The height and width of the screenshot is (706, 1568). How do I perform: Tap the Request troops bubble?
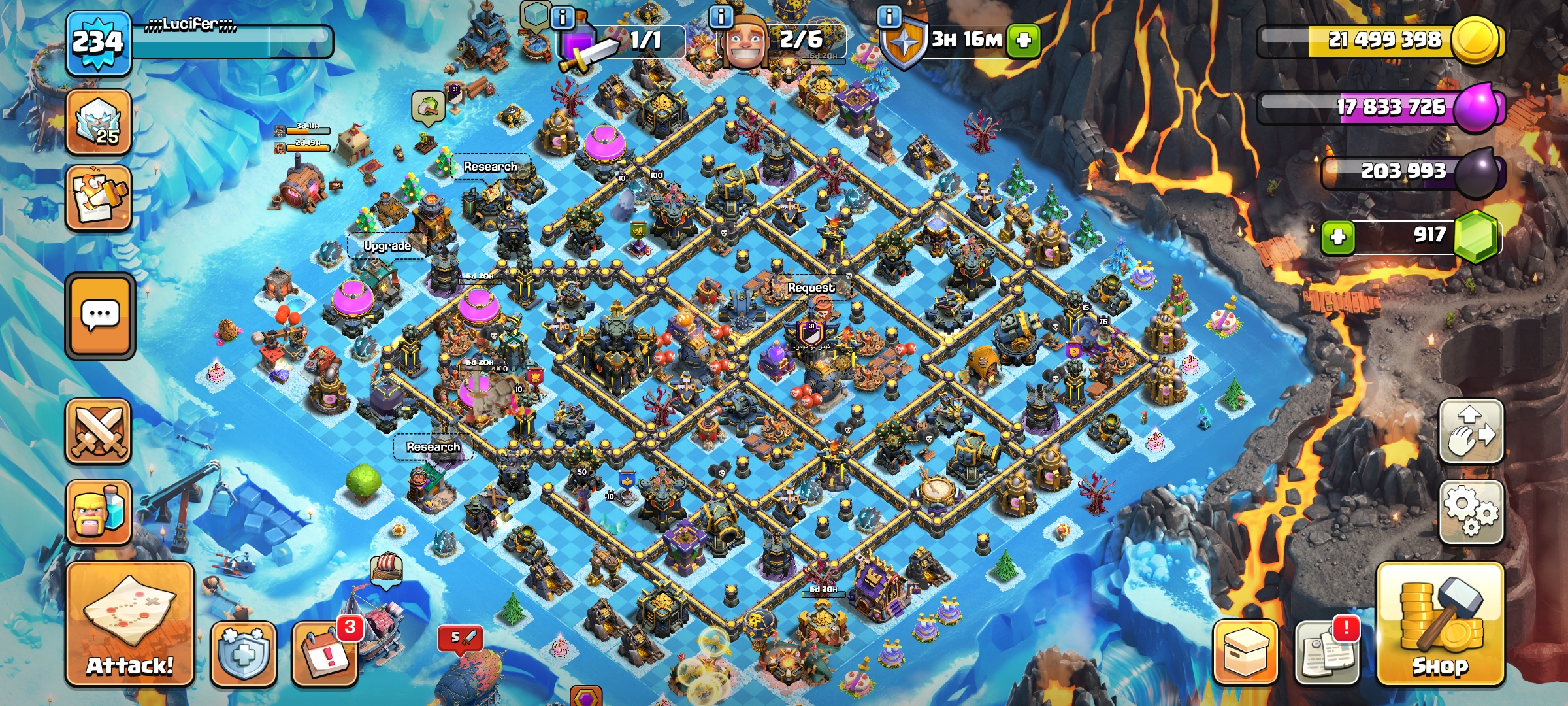click(811, 288)
